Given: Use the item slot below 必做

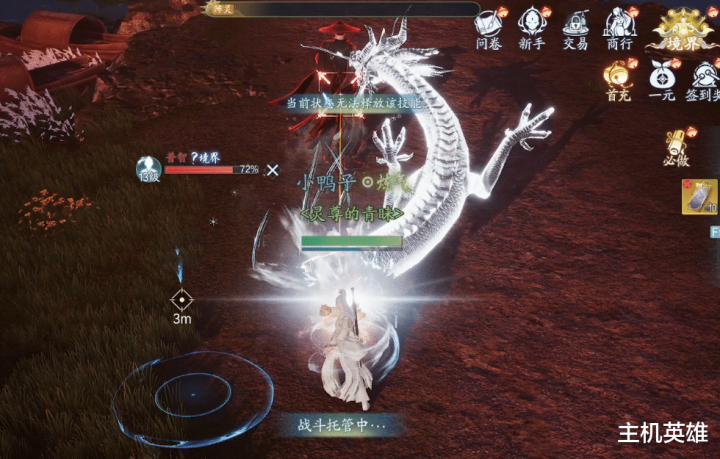Looking at the screenshot, I should [x=699, y=197].
